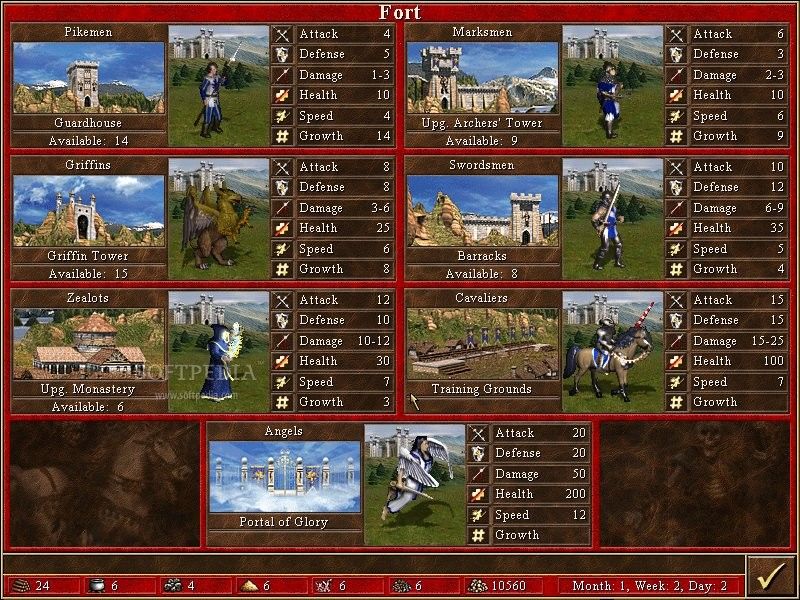Select the Guardhouse dwelling picture
Screen dimensions: 800x600
[x=88, y=78]
